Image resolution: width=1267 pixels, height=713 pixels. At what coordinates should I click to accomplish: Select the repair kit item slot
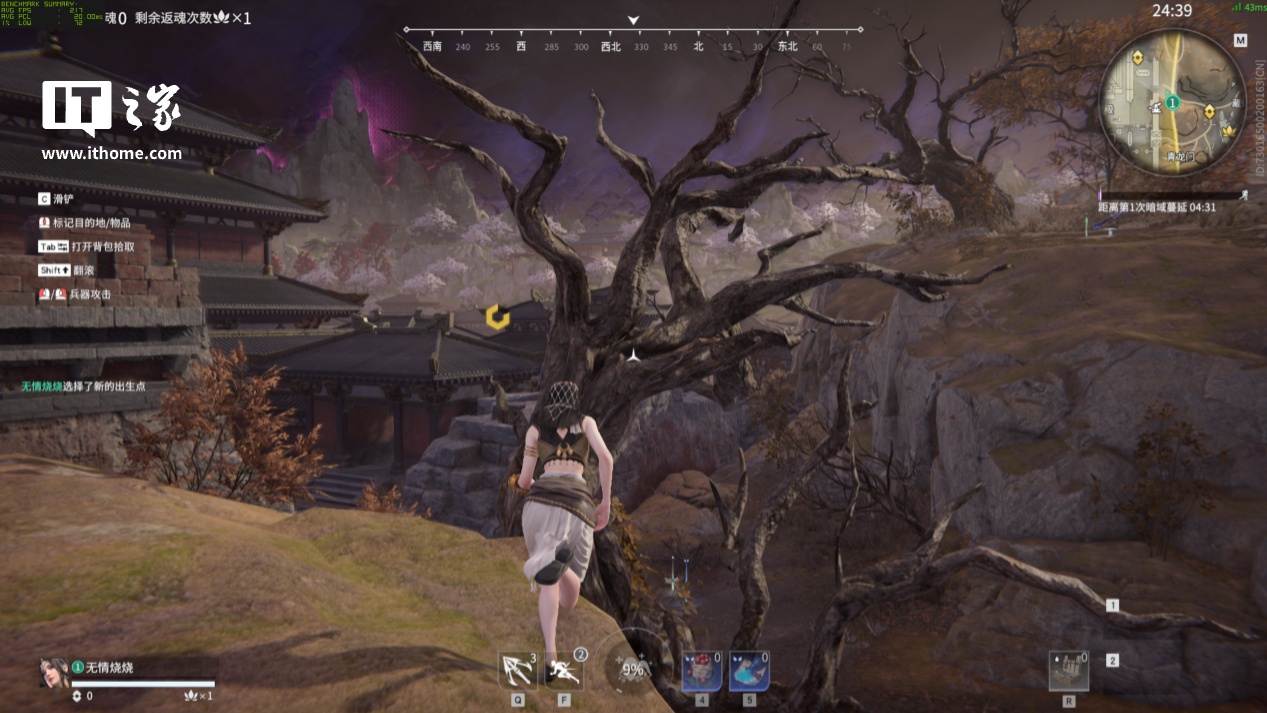click(x=1068, y=671)
